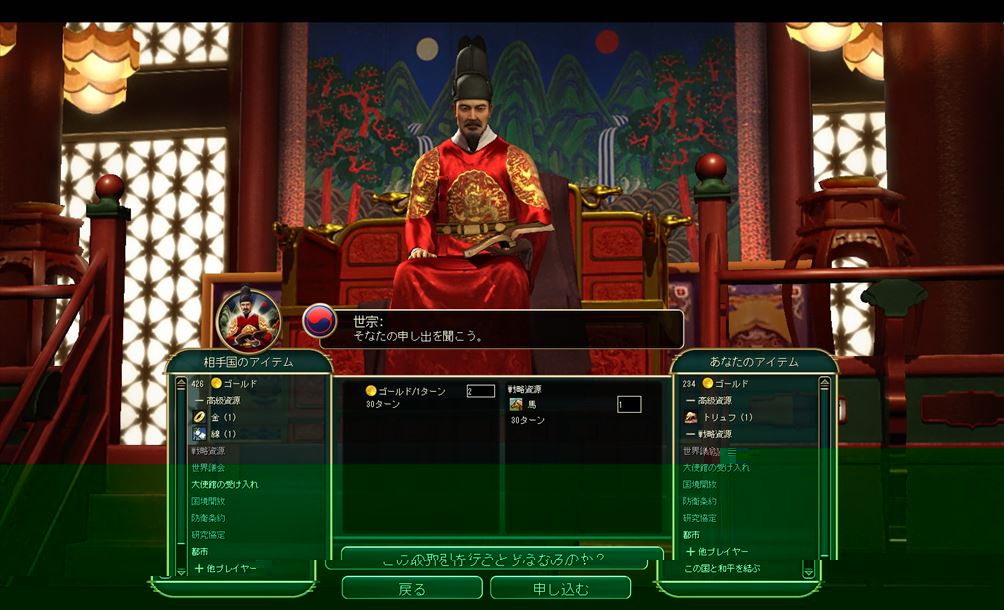Choose 都市 in the opponent's item list
Viewport: 1004px width, 610px height.
[200, 552]
